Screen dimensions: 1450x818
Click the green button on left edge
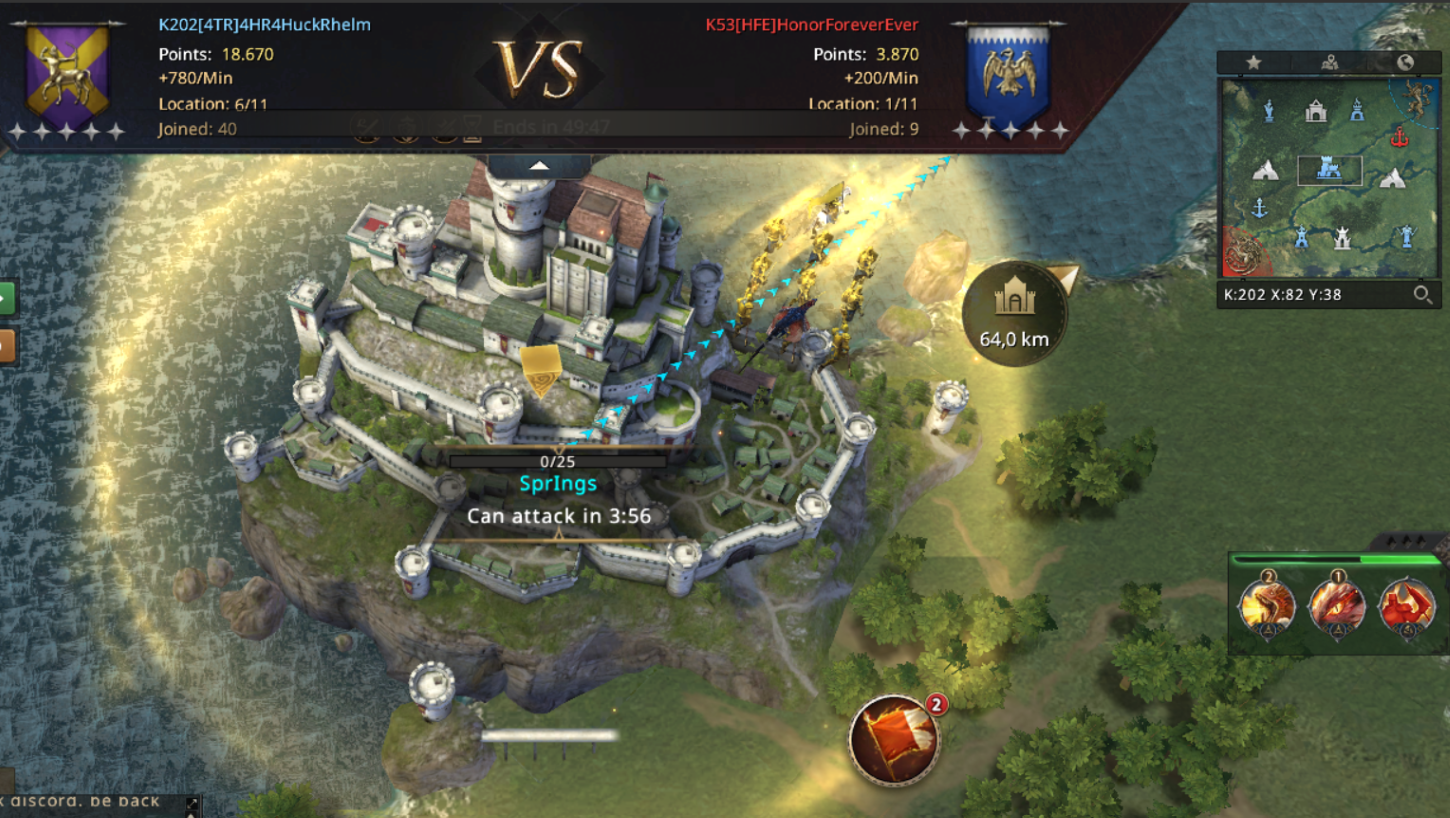coord(7,297)
